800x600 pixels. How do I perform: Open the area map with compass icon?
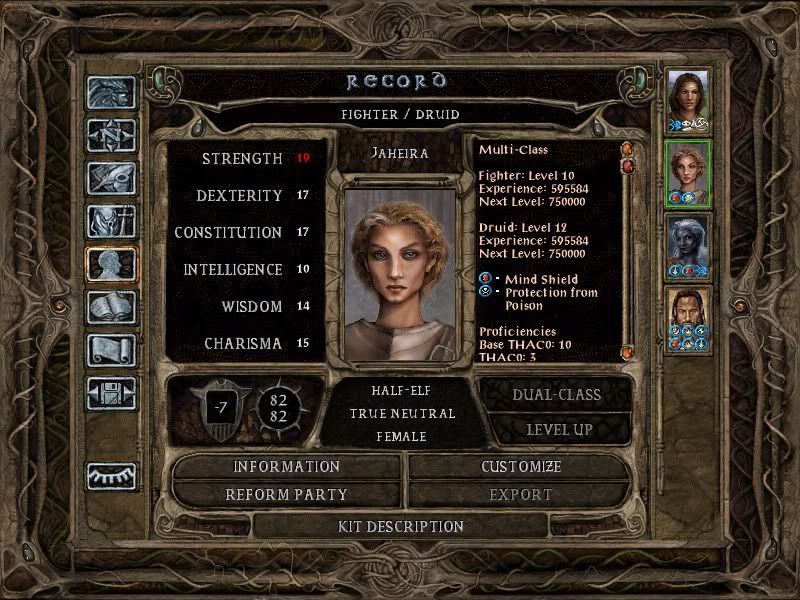pyautogui.click(x=111, y=135)
